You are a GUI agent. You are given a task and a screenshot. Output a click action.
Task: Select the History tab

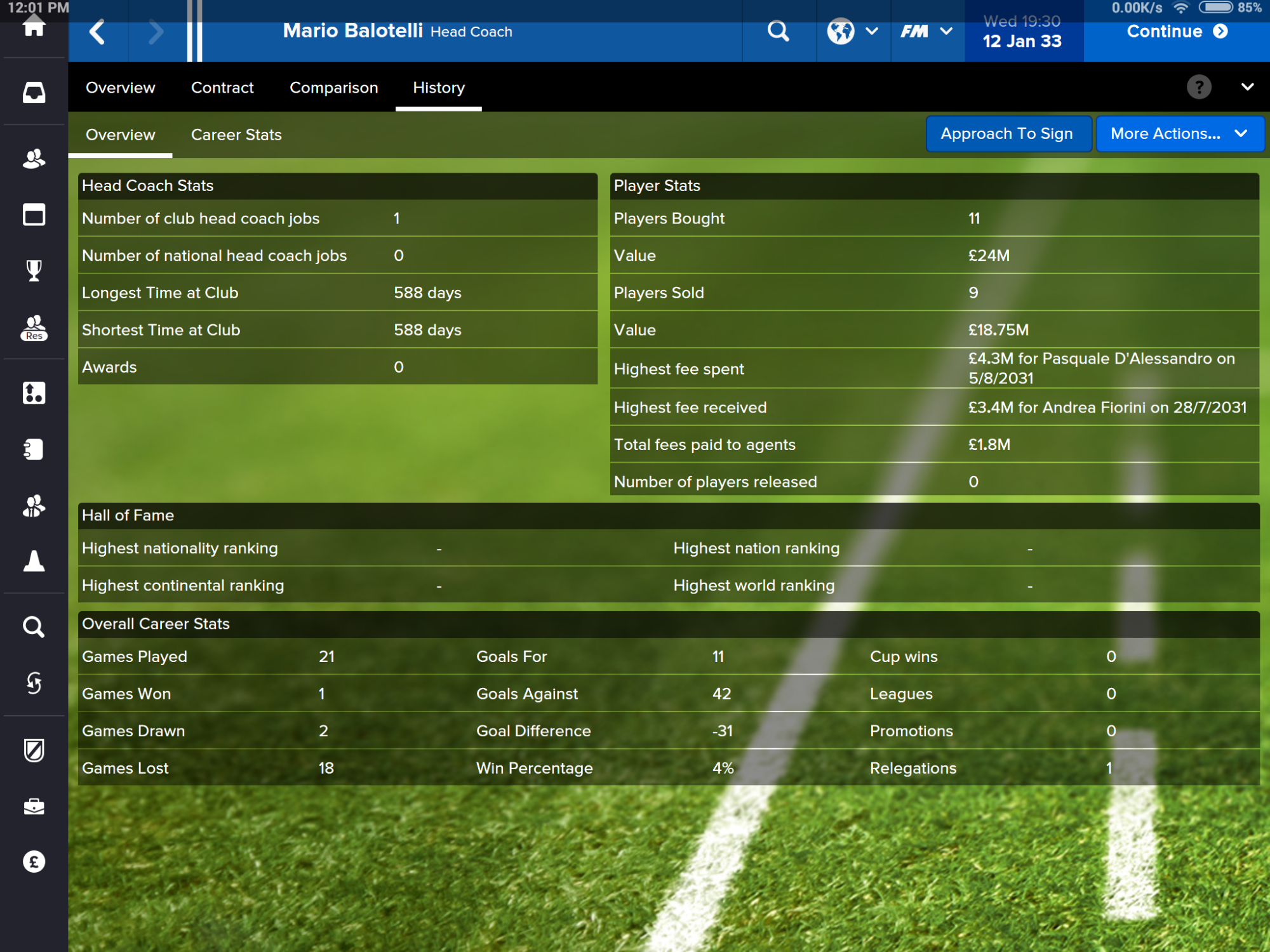439,88
